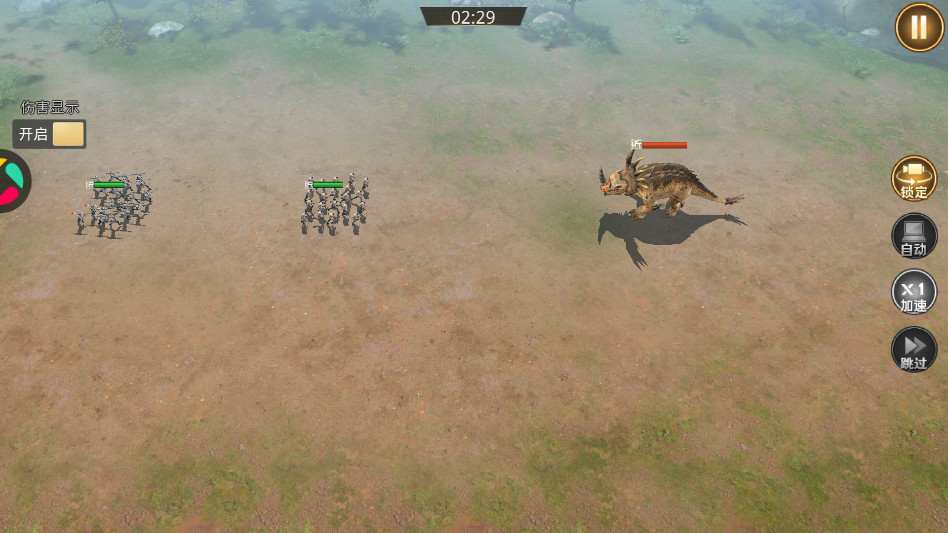Open the colored pie chart icon
Image resolution: width=948 pixels, height=533 pixels.
[12, 181]
